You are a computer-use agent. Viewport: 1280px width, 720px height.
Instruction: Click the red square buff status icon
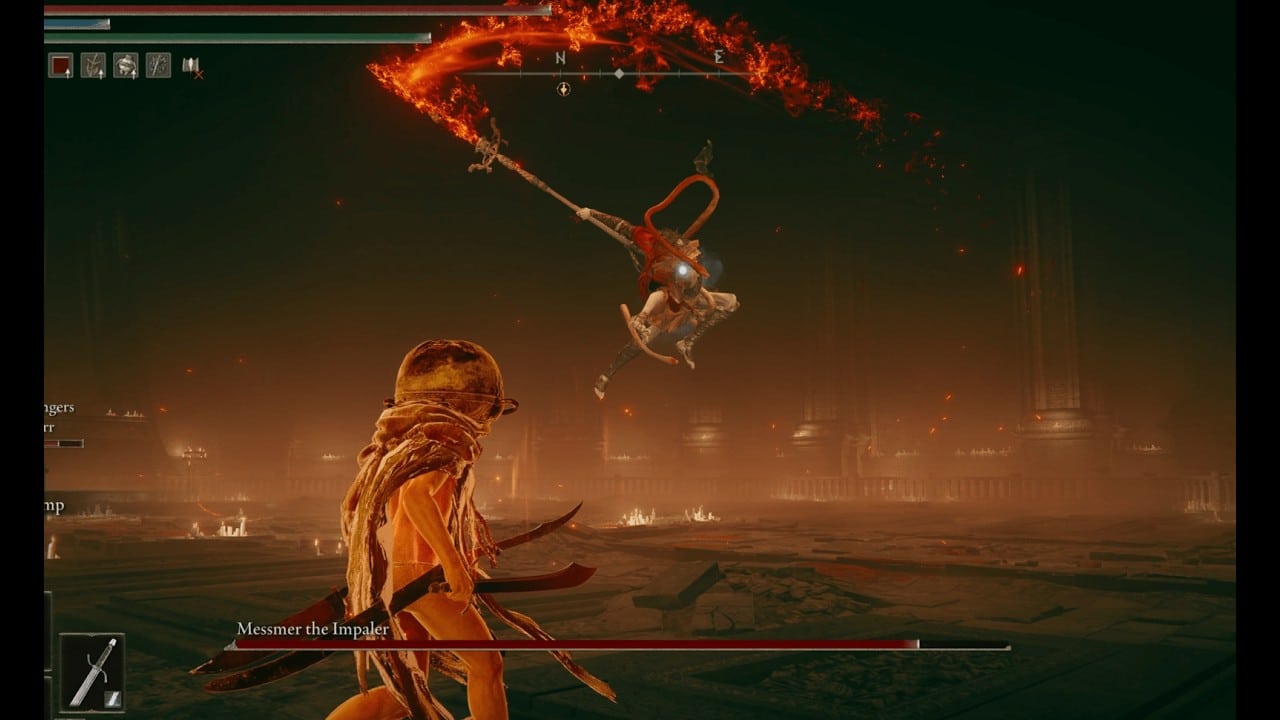point(61,66)
